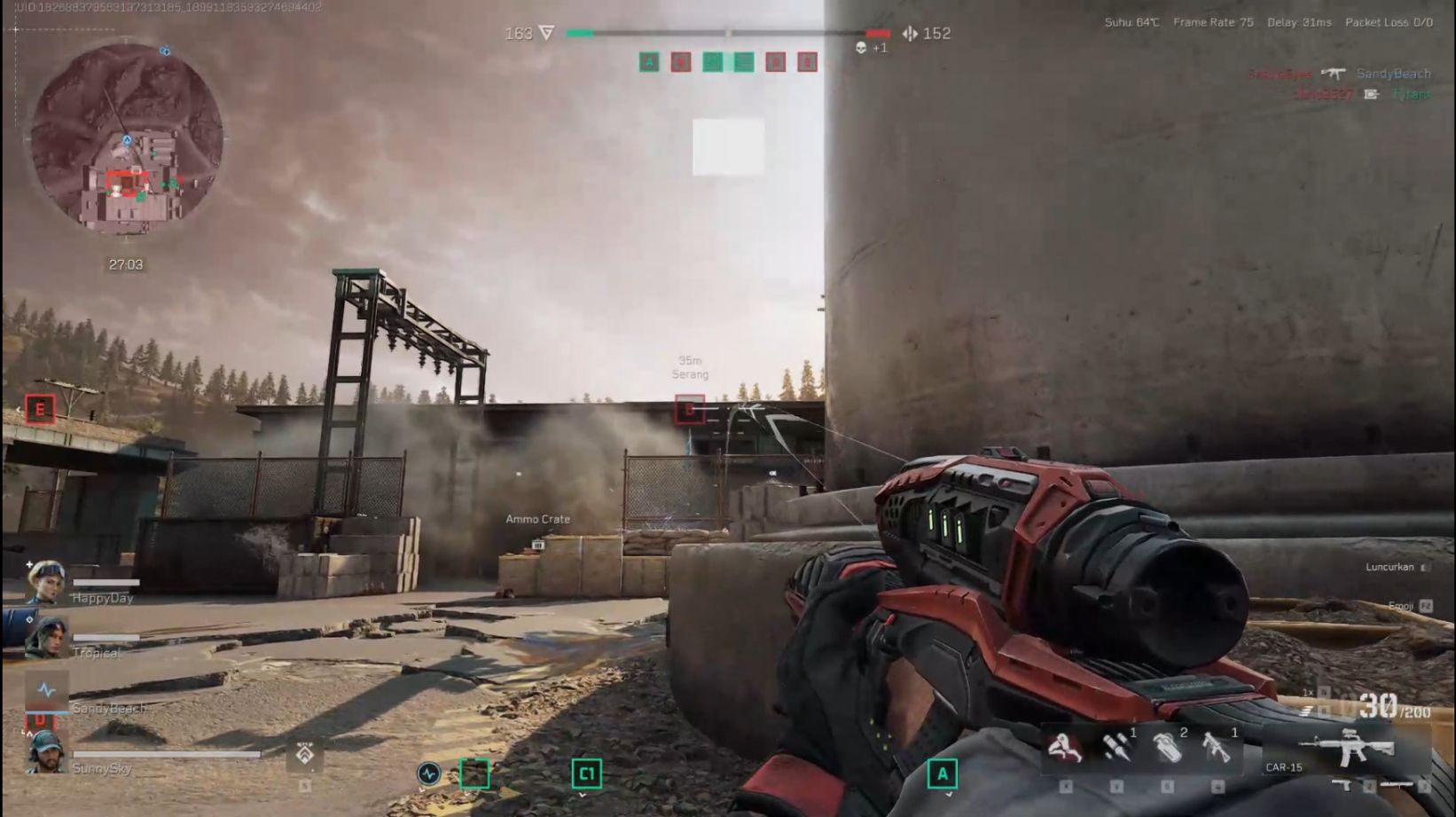Image resolution: width=1456 pixels, height=817 pixels.
Task: Click HappyDay's squad portrait
Action: click(44, 582)
